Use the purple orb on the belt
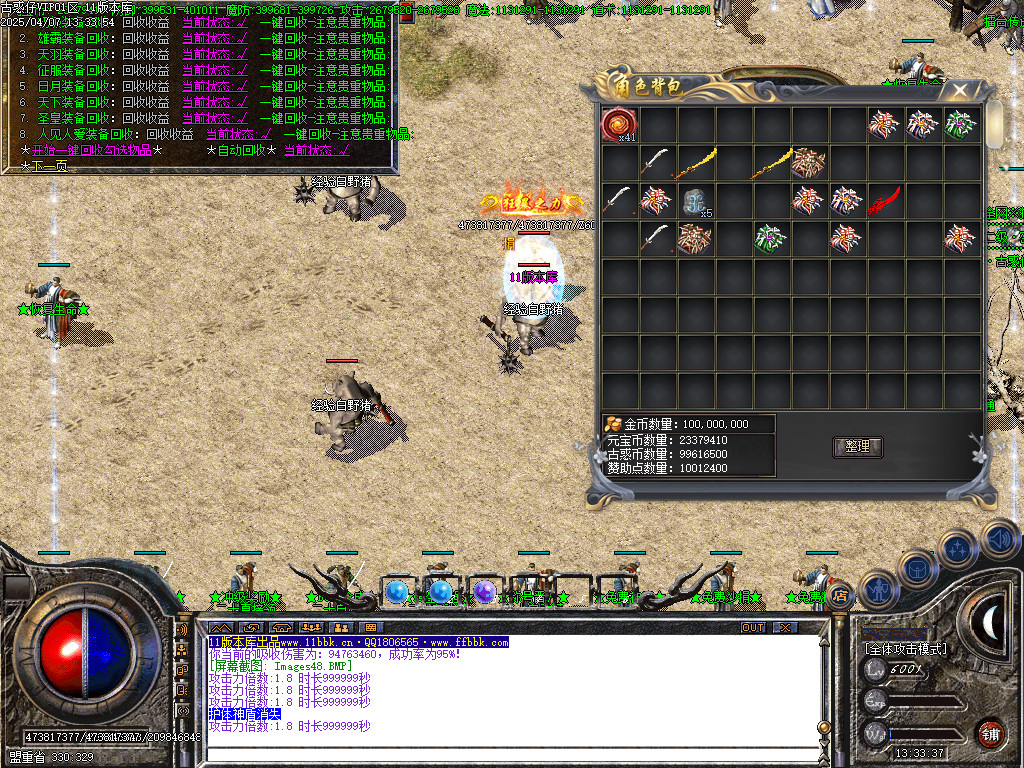Viewport: 1024px width, 768px height. click(x=485, y=592)
